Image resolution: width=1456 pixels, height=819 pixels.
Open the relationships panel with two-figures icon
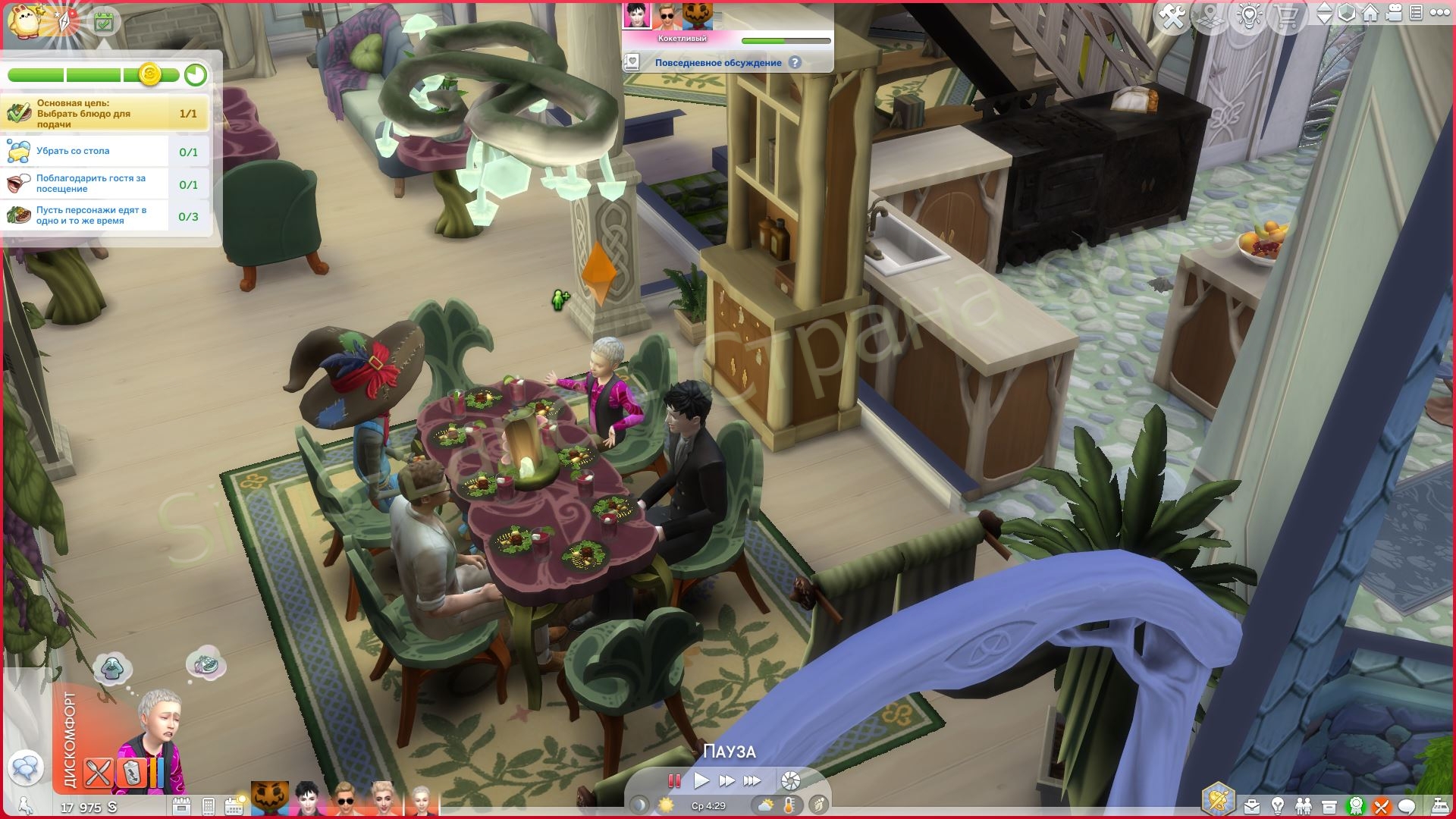(1304, 805)
